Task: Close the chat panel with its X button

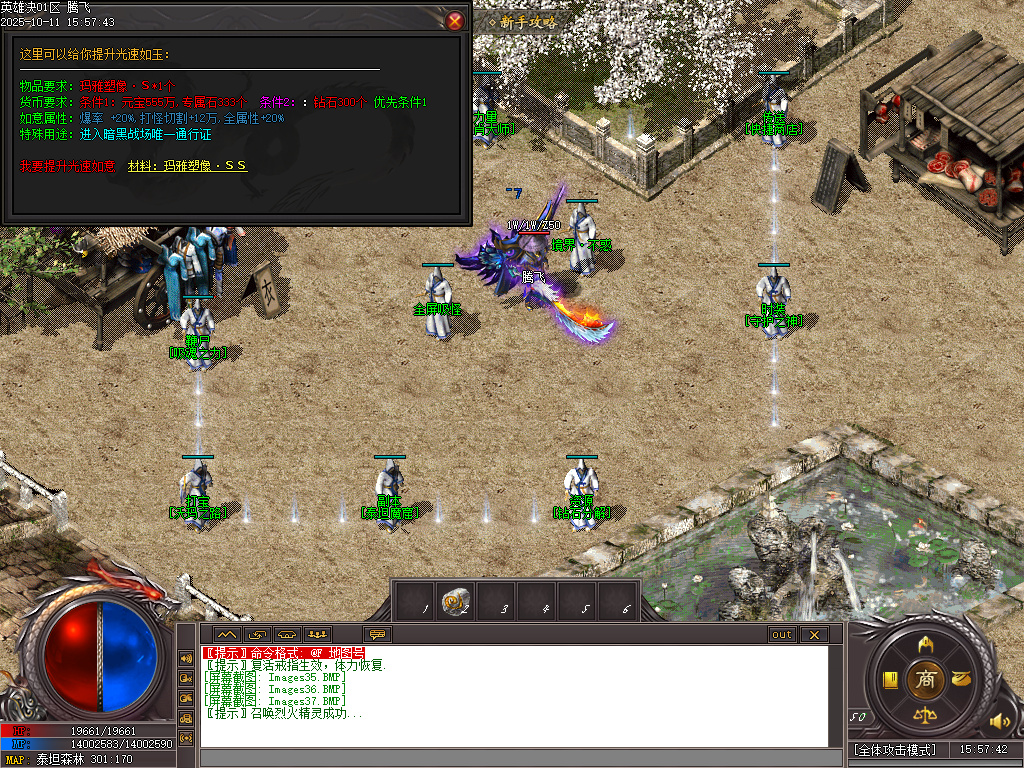Action: click(x=814, y=634)
